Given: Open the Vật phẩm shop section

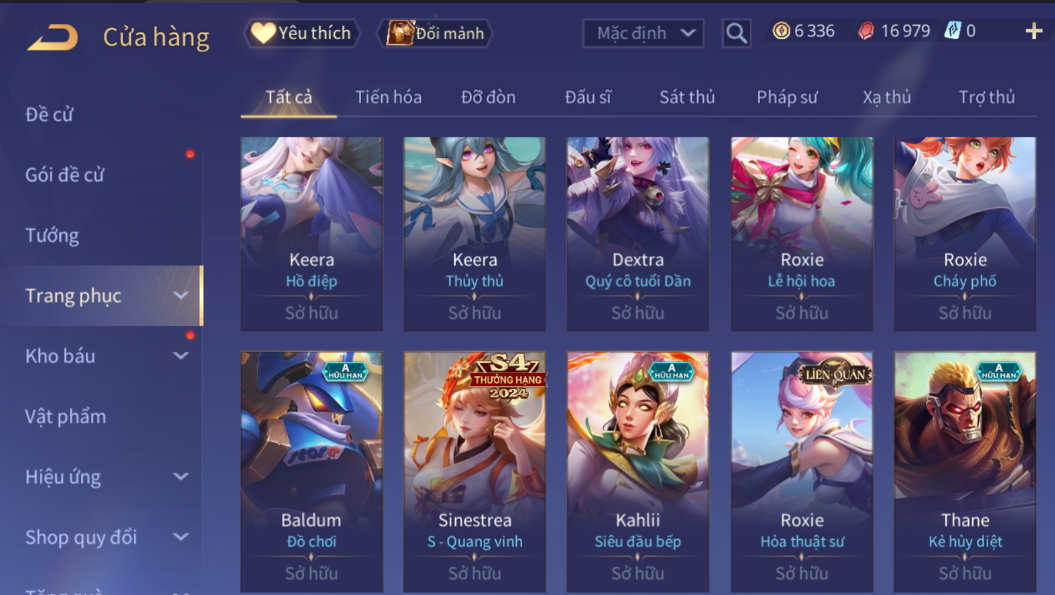Looking at the screenshot, I should click(x=66, y=416).
